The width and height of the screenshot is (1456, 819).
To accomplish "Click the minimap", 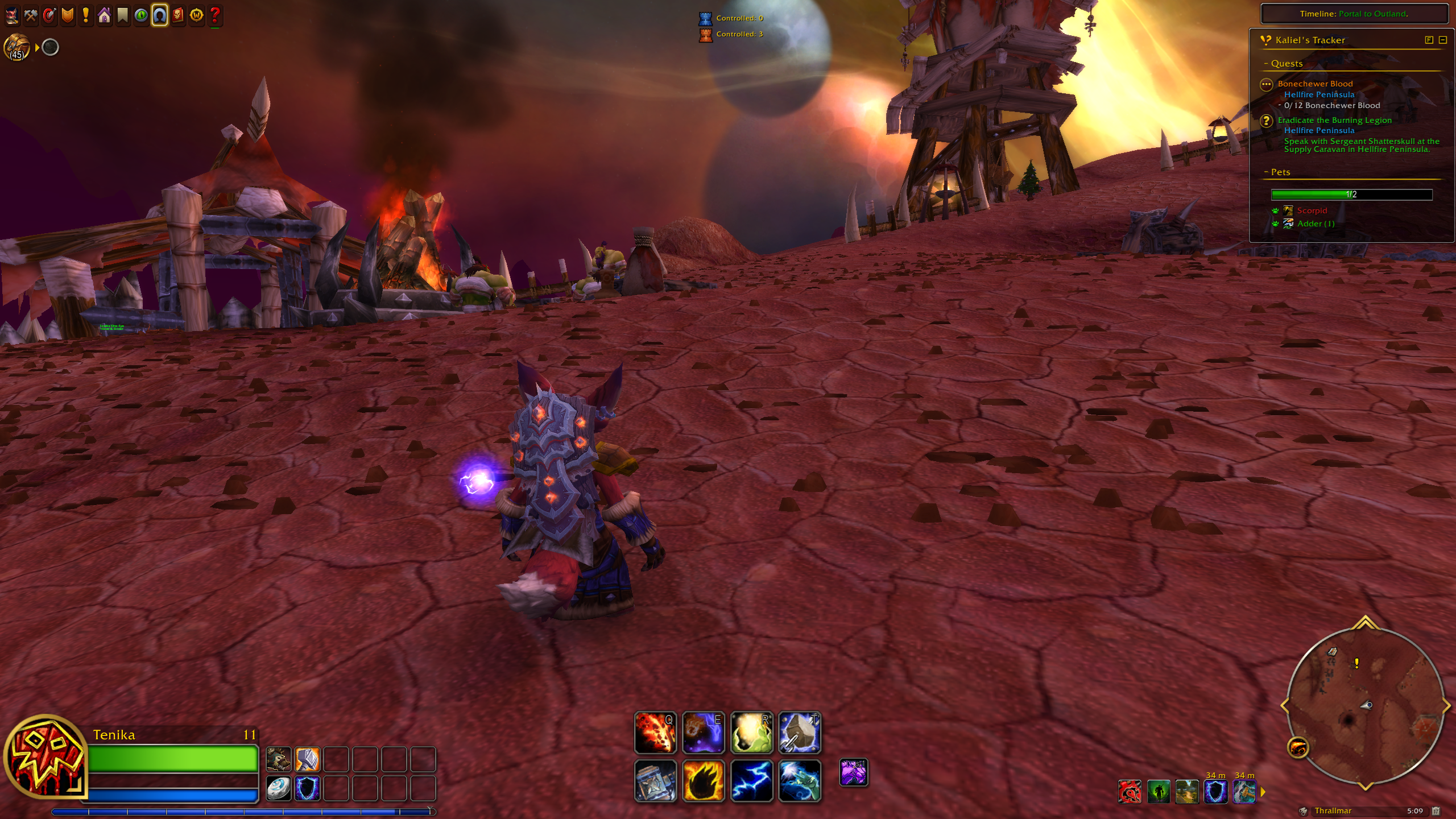I will [x=1365, y=706].
